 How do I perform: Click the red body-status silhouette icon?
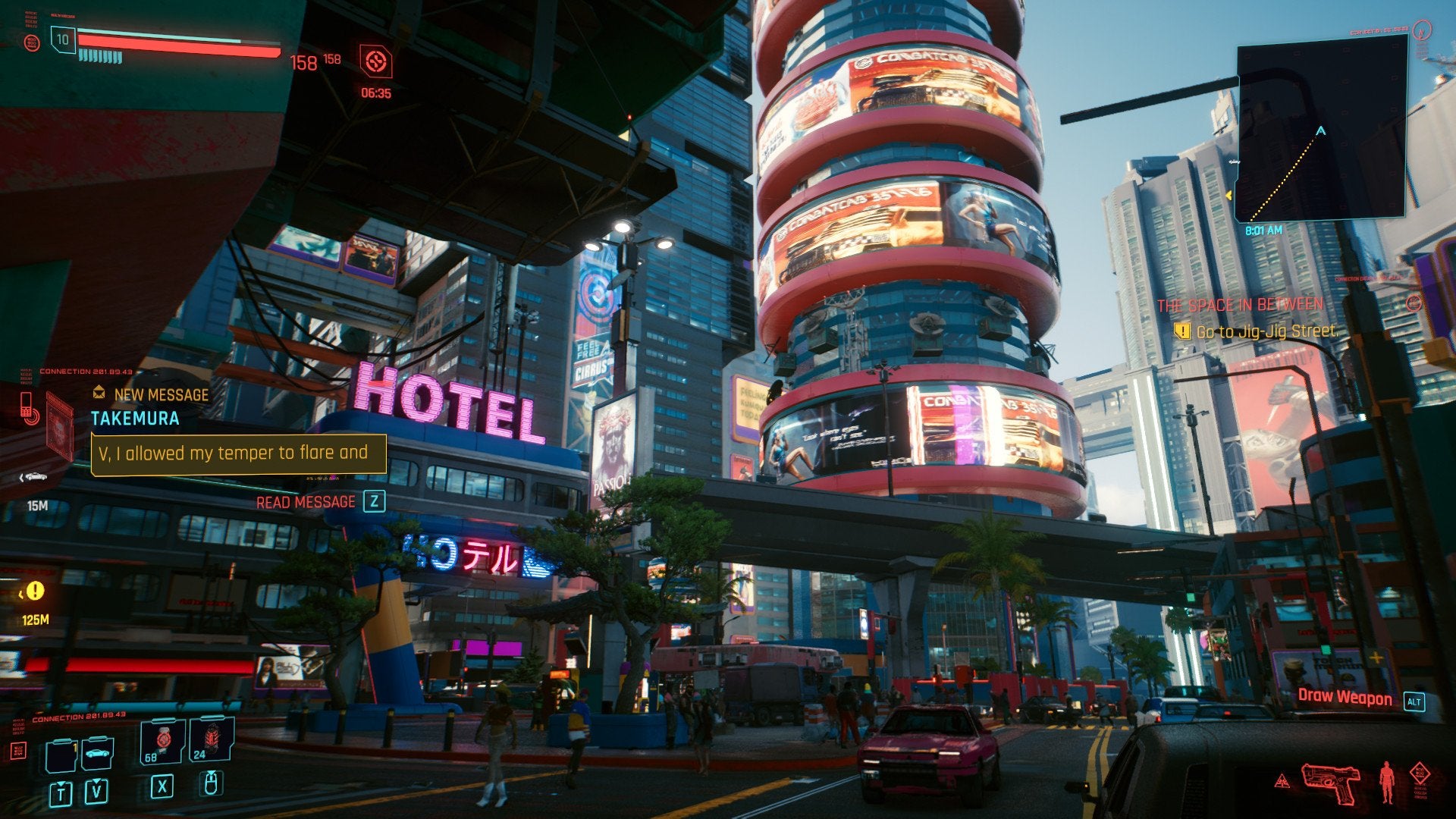tap(1386, 781)
